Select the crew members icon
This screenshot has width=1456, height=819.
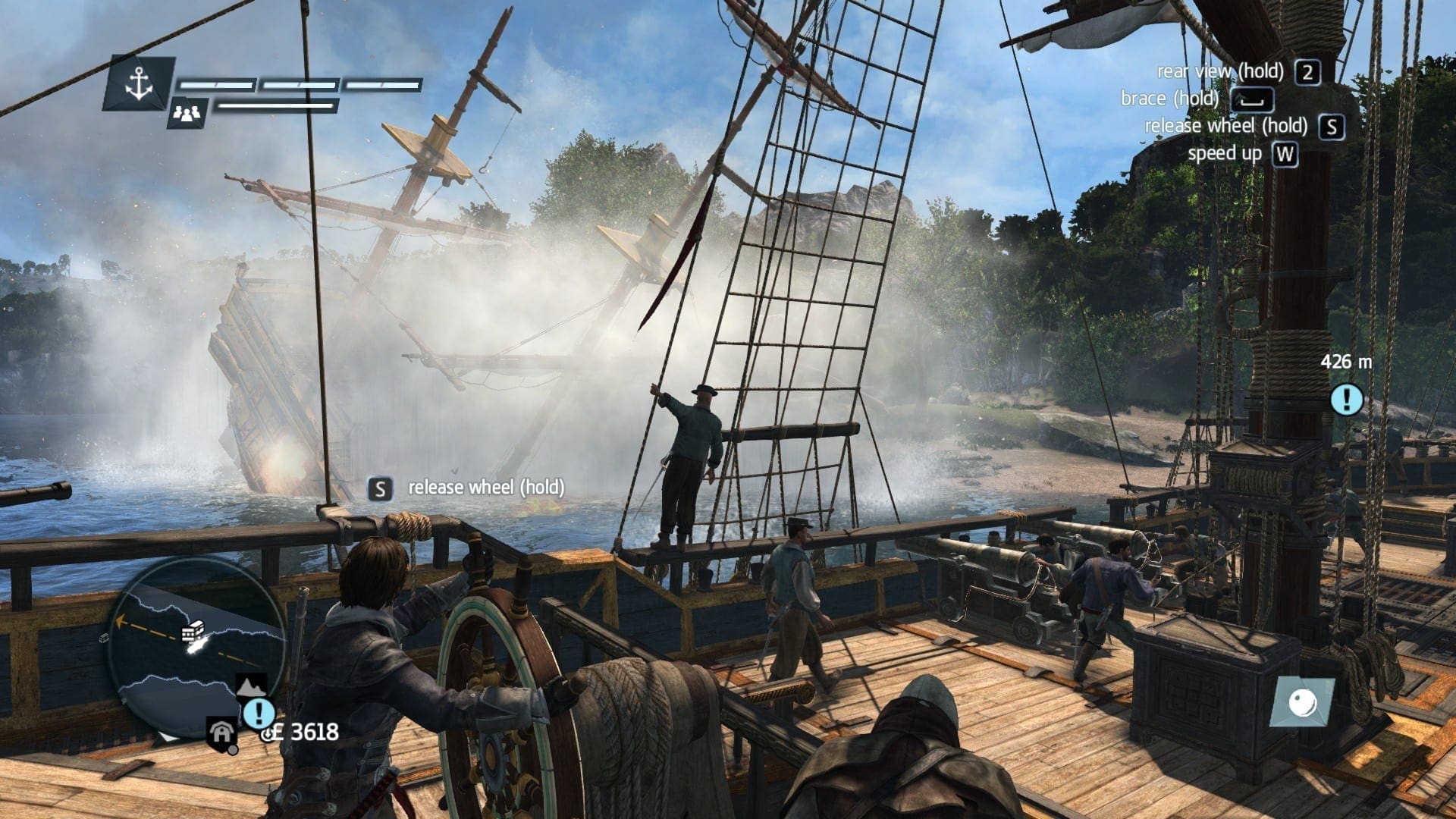(x=186, y=112)
